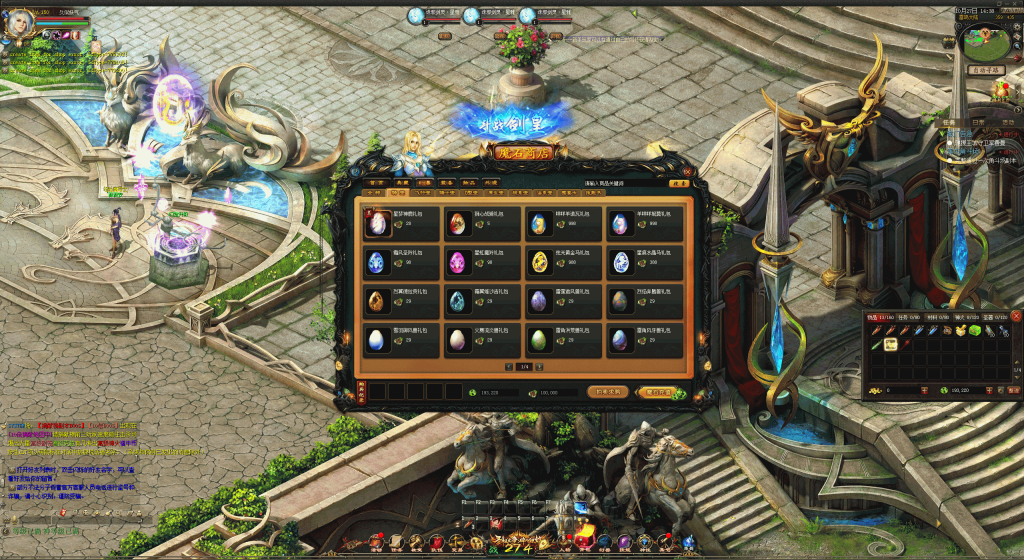Switch to the shop's 首页 tab

[374, 183]
